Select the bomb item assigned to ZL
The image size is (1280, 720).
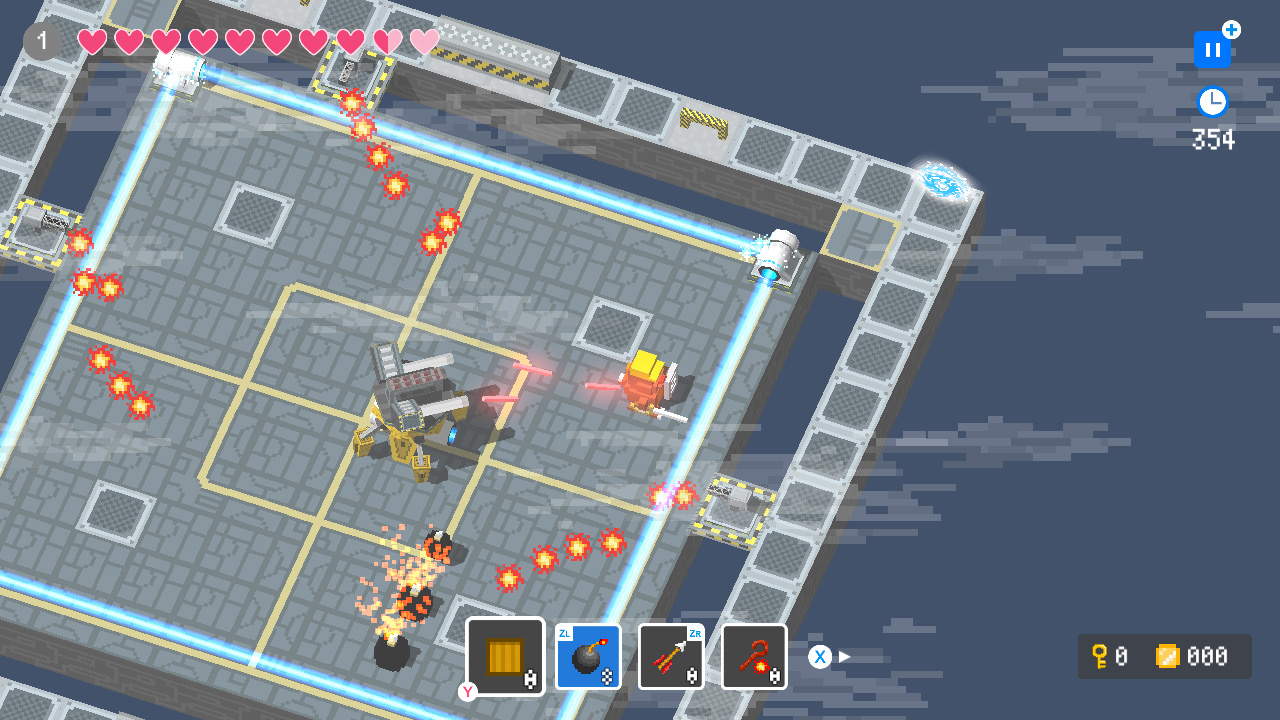[x=588, y=656]
